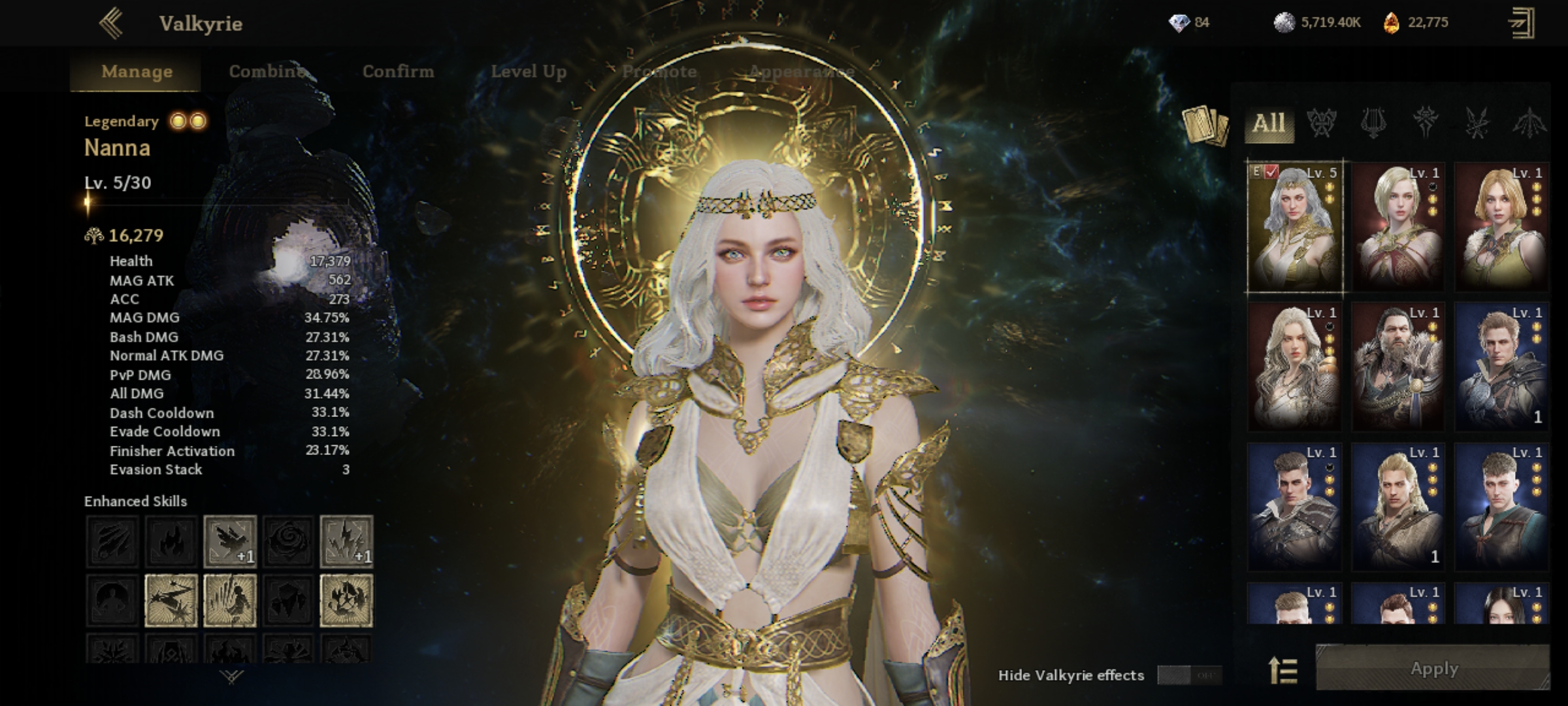
Task: Tap the diamond currency icon
Action: [x=1179, y=23]
